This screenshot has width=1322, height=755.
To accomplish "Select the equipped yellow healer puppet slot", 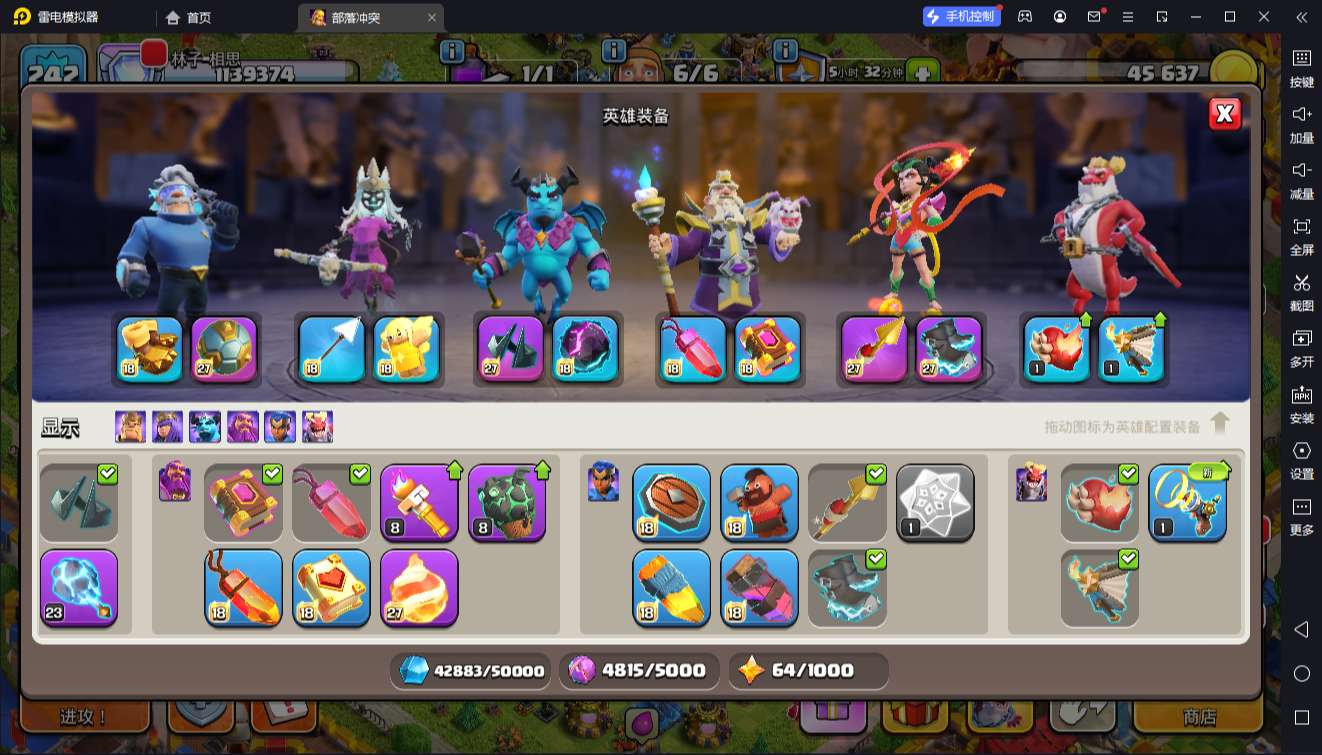I will pos(407,350).
